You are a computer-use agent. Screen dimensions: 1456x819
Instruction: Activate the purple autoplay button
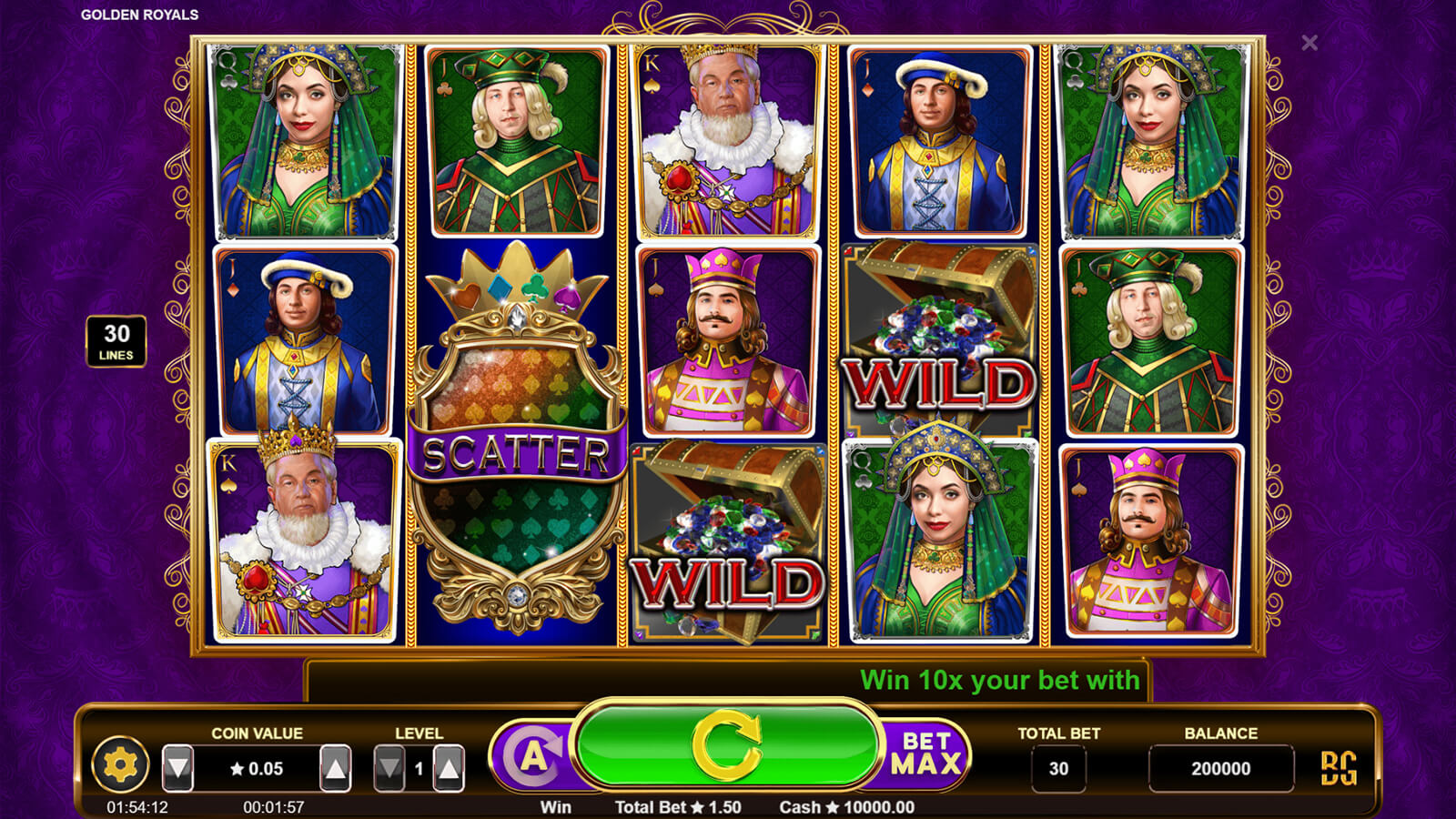coord(534,757)
